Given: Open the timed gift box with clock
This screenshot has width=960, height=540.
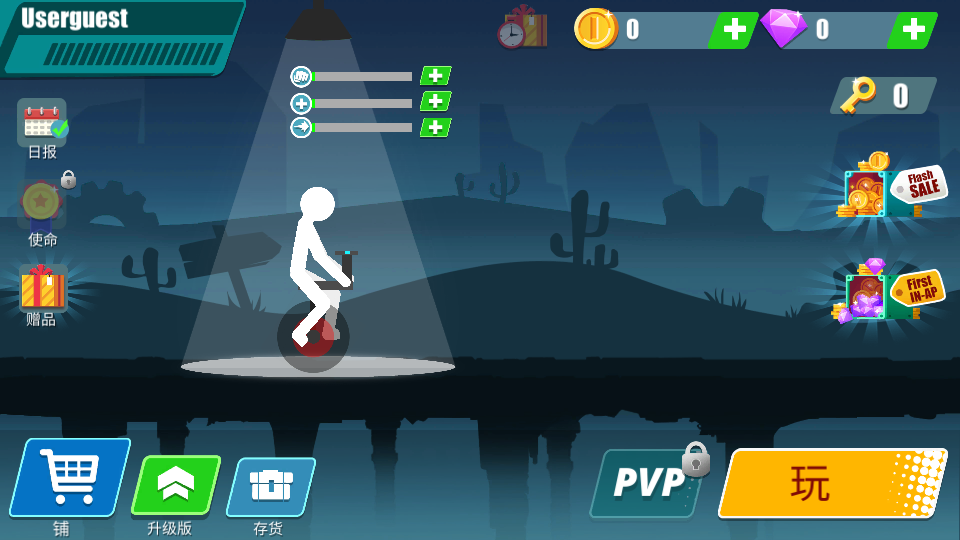Looking at the screenshot, I should tap(522, 29).
